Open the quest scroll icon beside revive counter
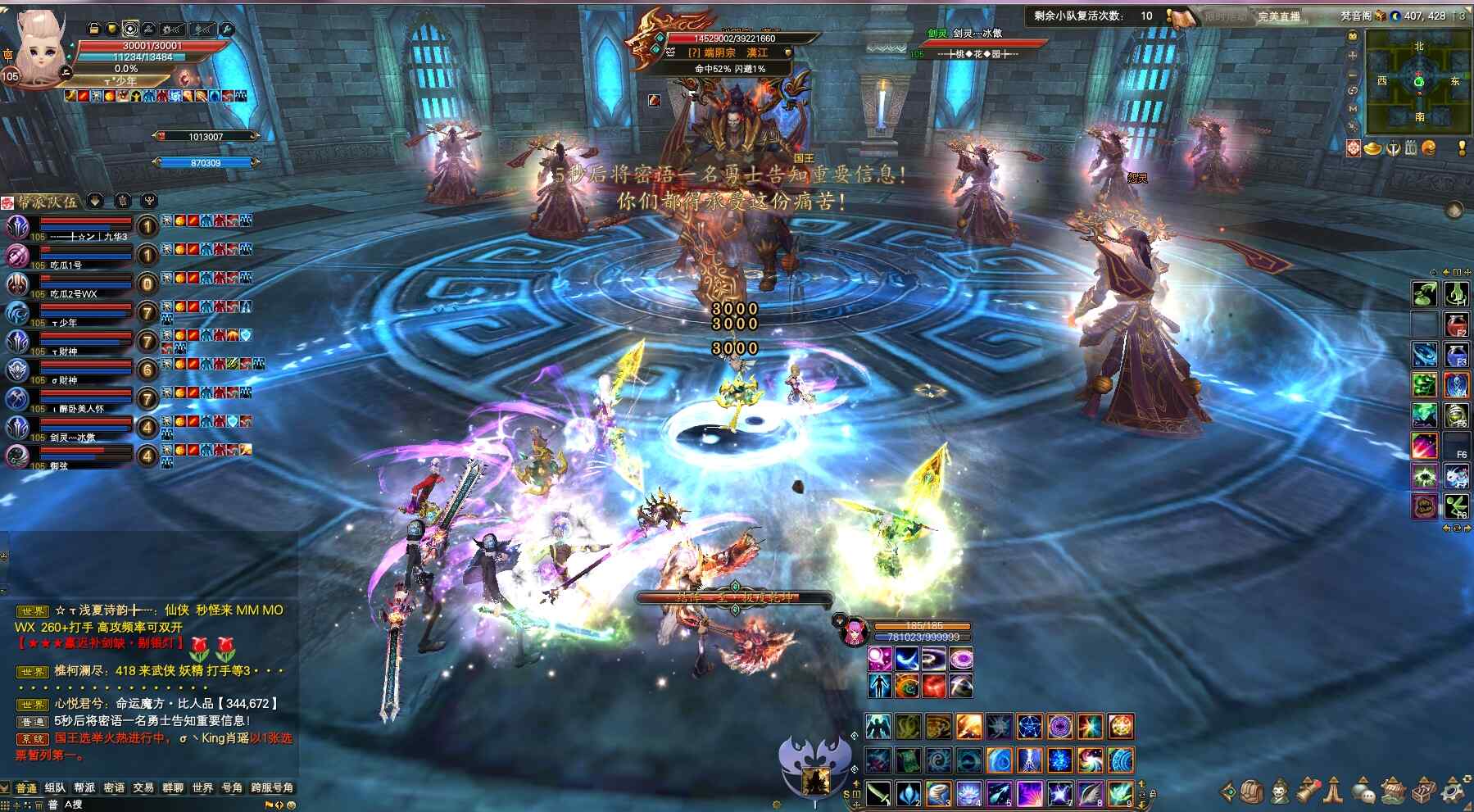Viewport: 1474px width, 812px height. coord(1180,16)
